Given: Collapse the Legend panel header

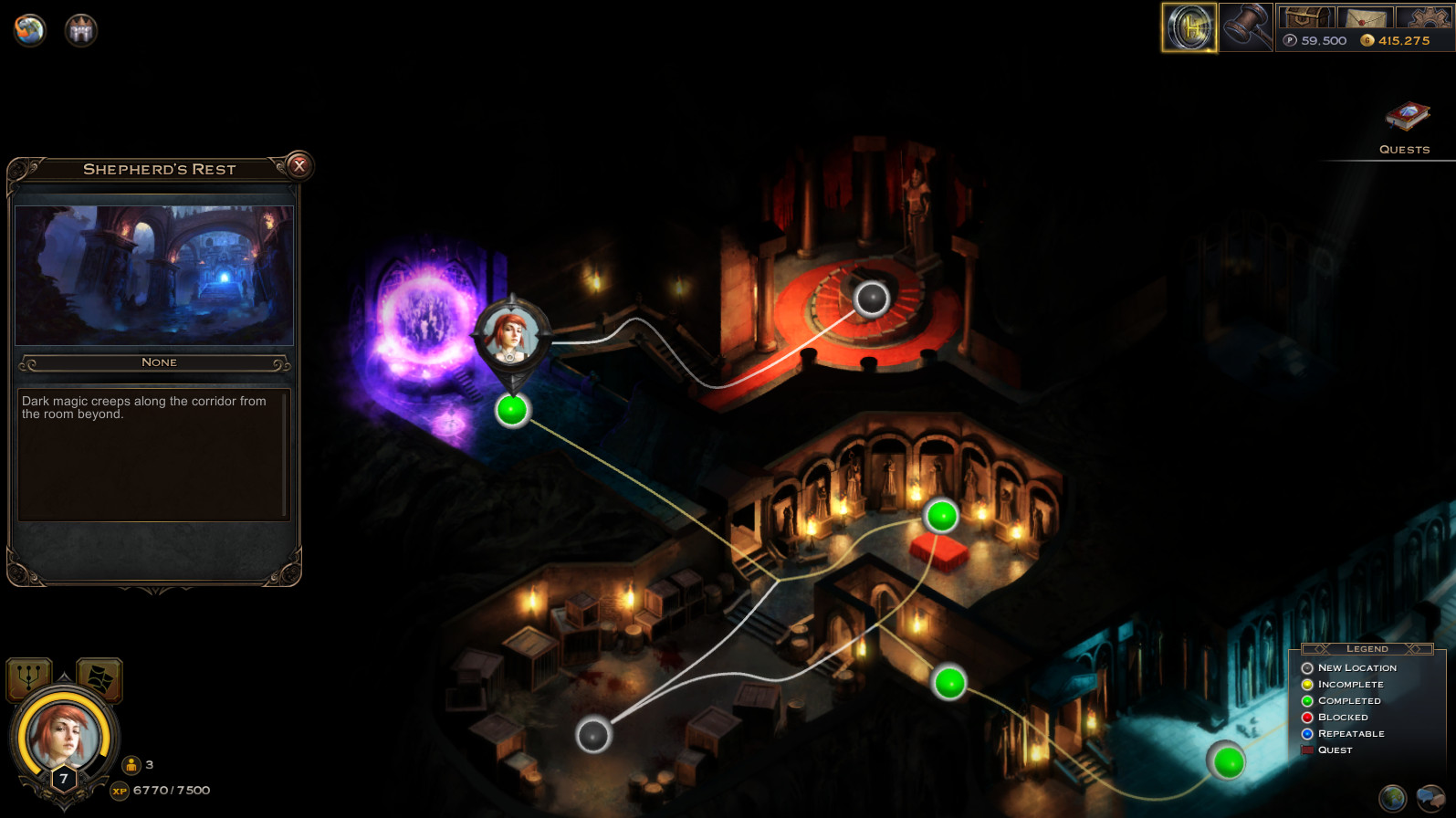Looking at the screenshot, I should [x=1366, y=649].
